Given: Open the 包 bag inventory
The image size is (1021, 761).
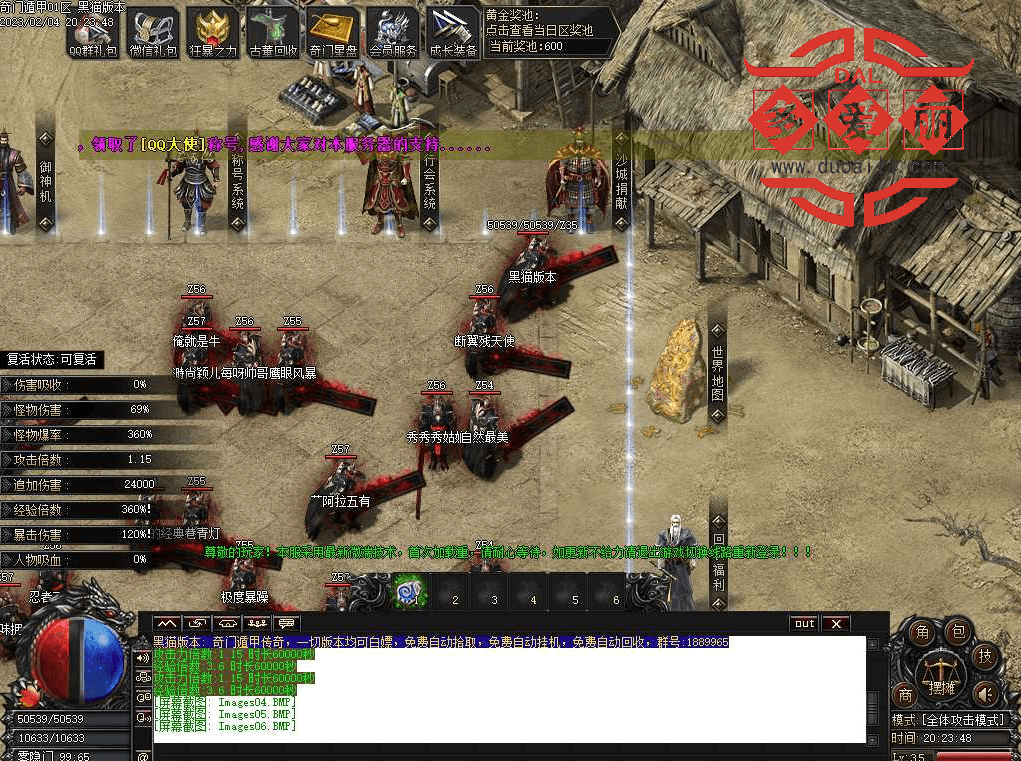Looking at the screenshot, I should pos(957,633).
